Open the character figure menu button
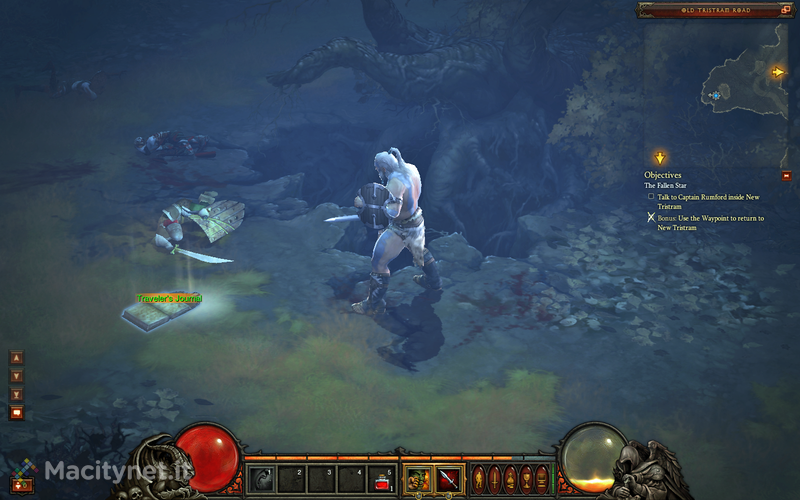This screenshot has height=500, width=800. [x=478, y=477]
